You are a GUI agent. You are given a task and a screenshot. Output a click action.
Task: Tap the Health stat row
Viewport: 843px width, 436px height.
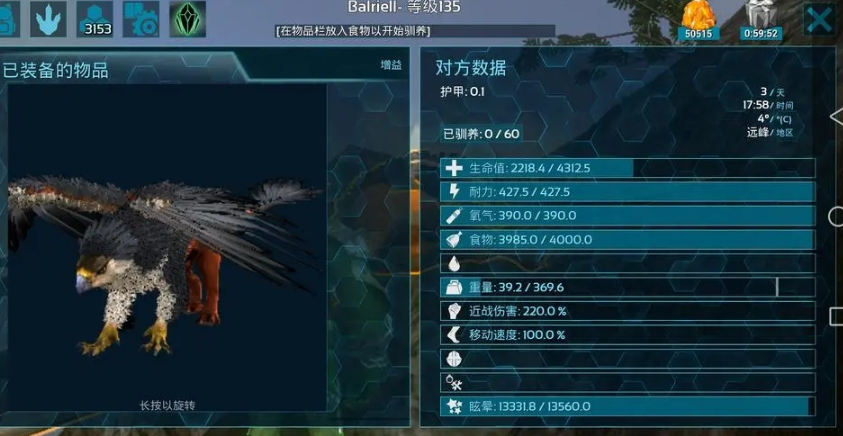point(627,168)
